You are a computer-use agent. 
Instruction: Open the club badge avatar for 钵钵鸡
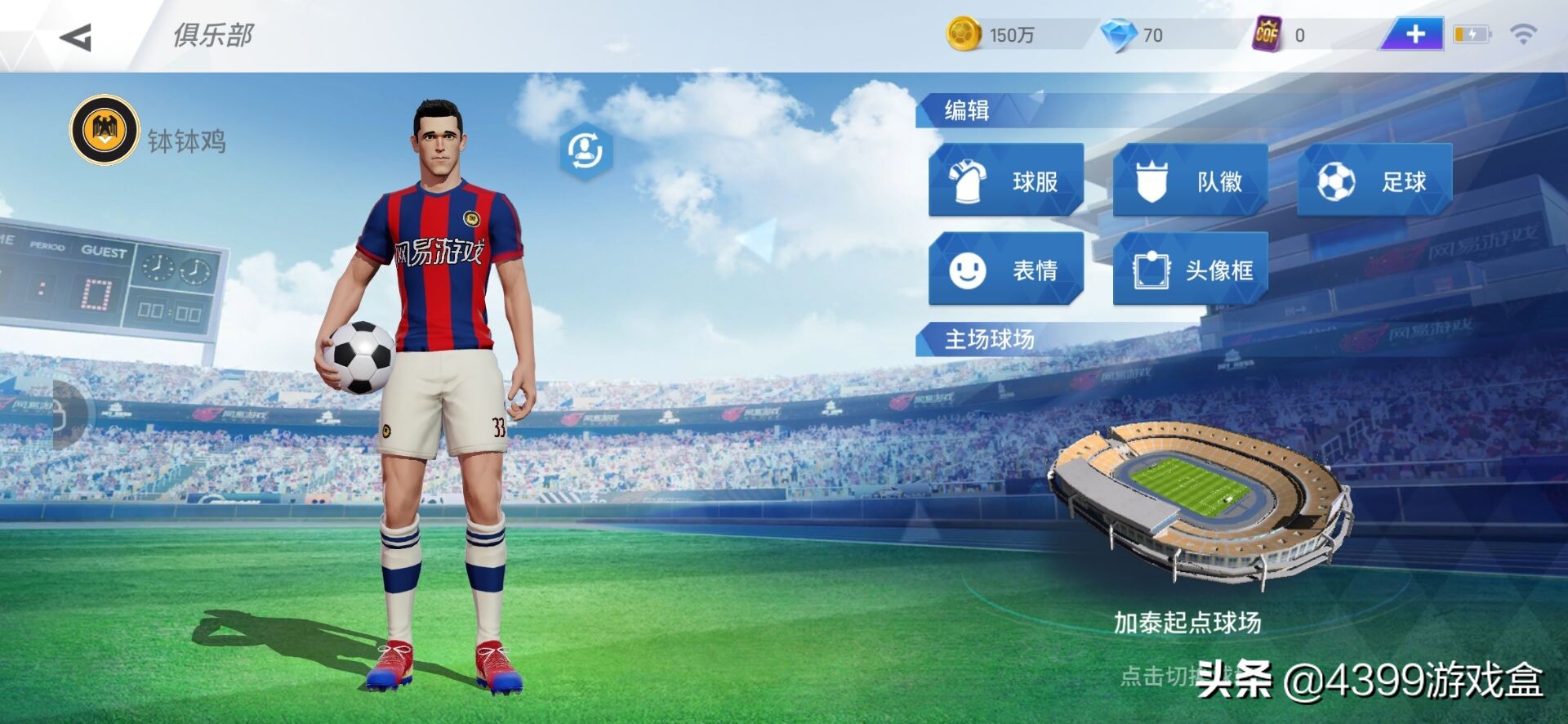105,131
